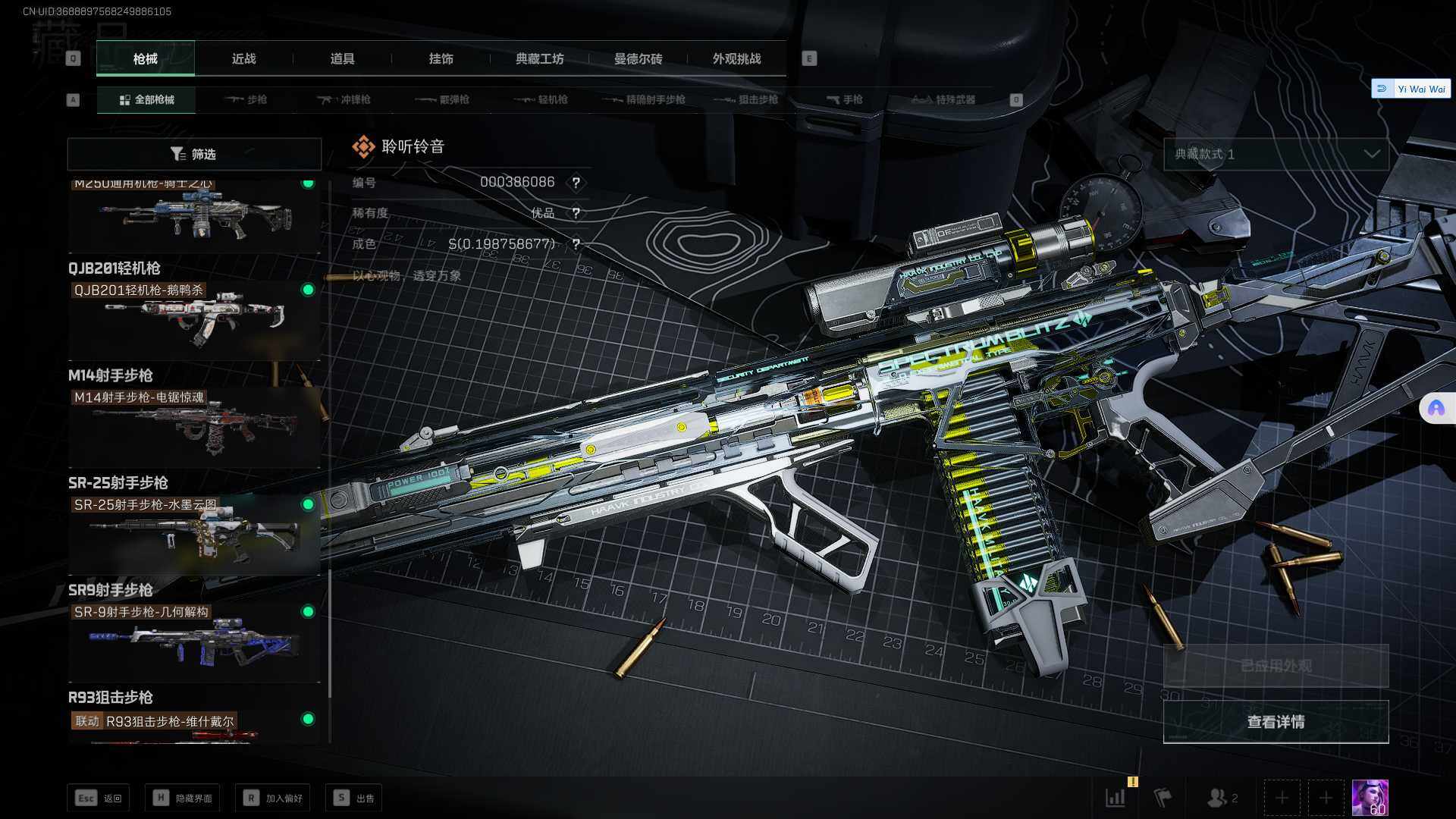
Task: Show the 手枪 pistol category
Action: click(x=844, y=99)
